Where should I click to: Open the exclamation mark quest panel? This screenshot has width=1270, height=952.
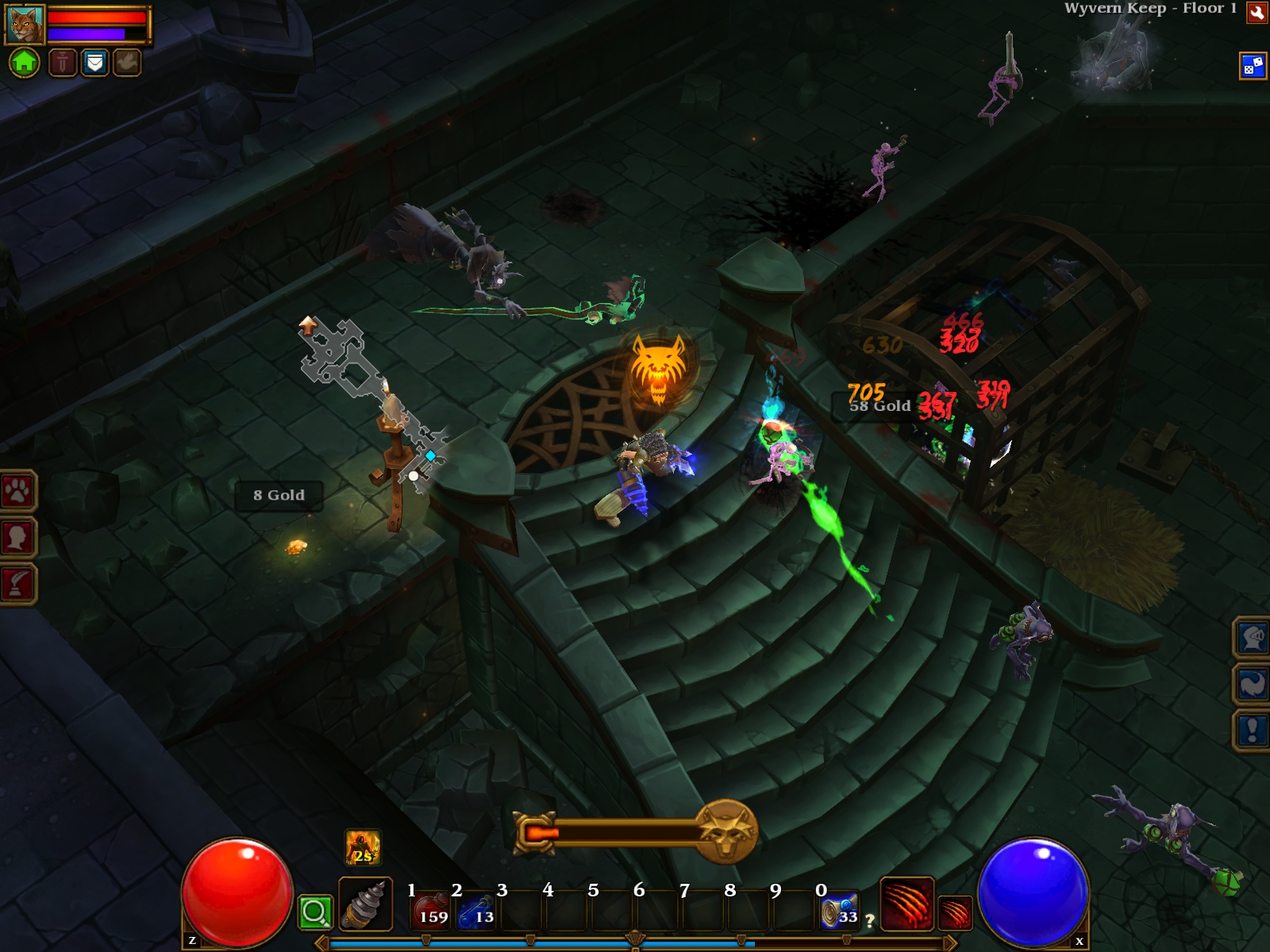[1253, 730]
